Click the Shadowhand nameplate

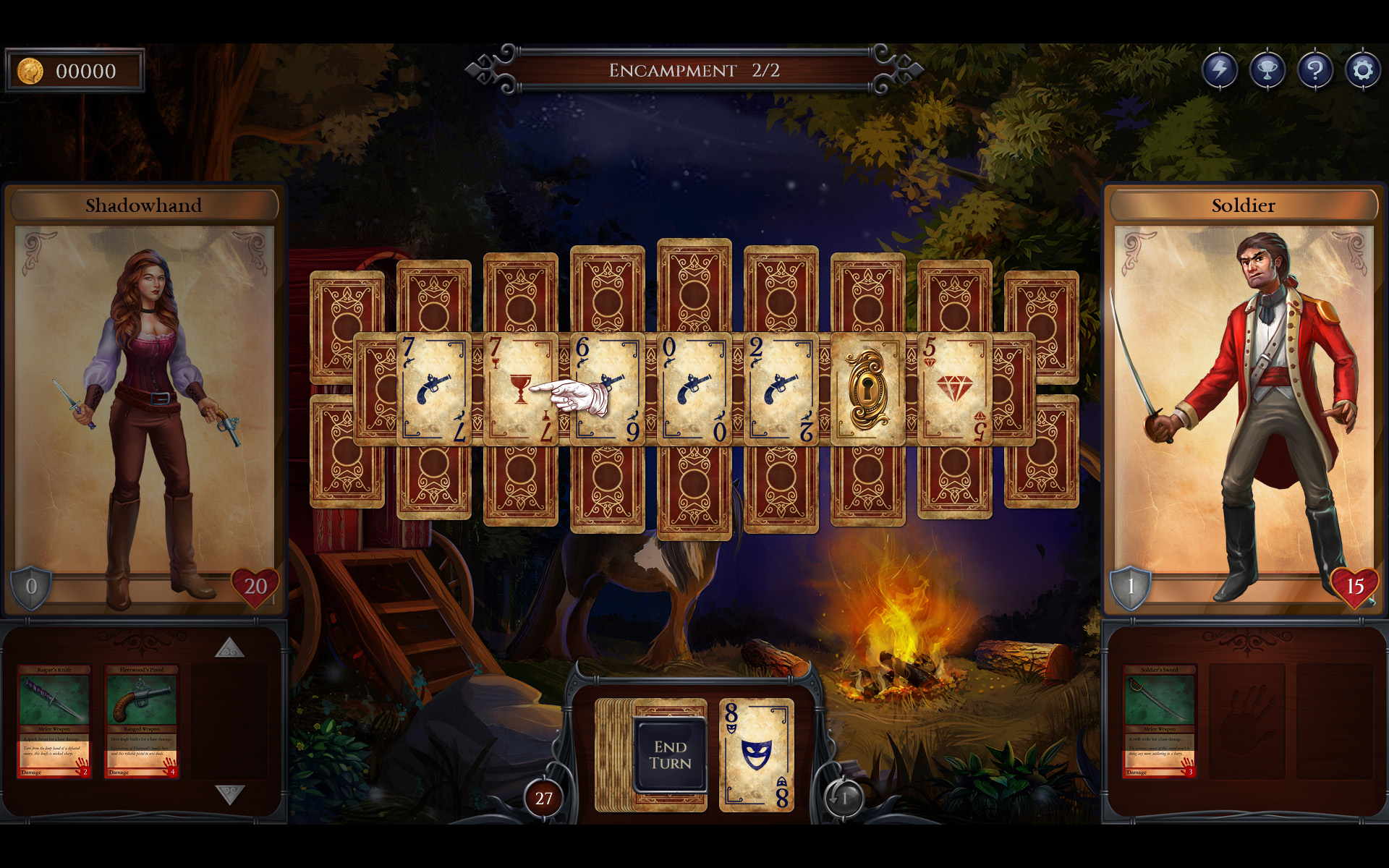(x=144, y=205)
